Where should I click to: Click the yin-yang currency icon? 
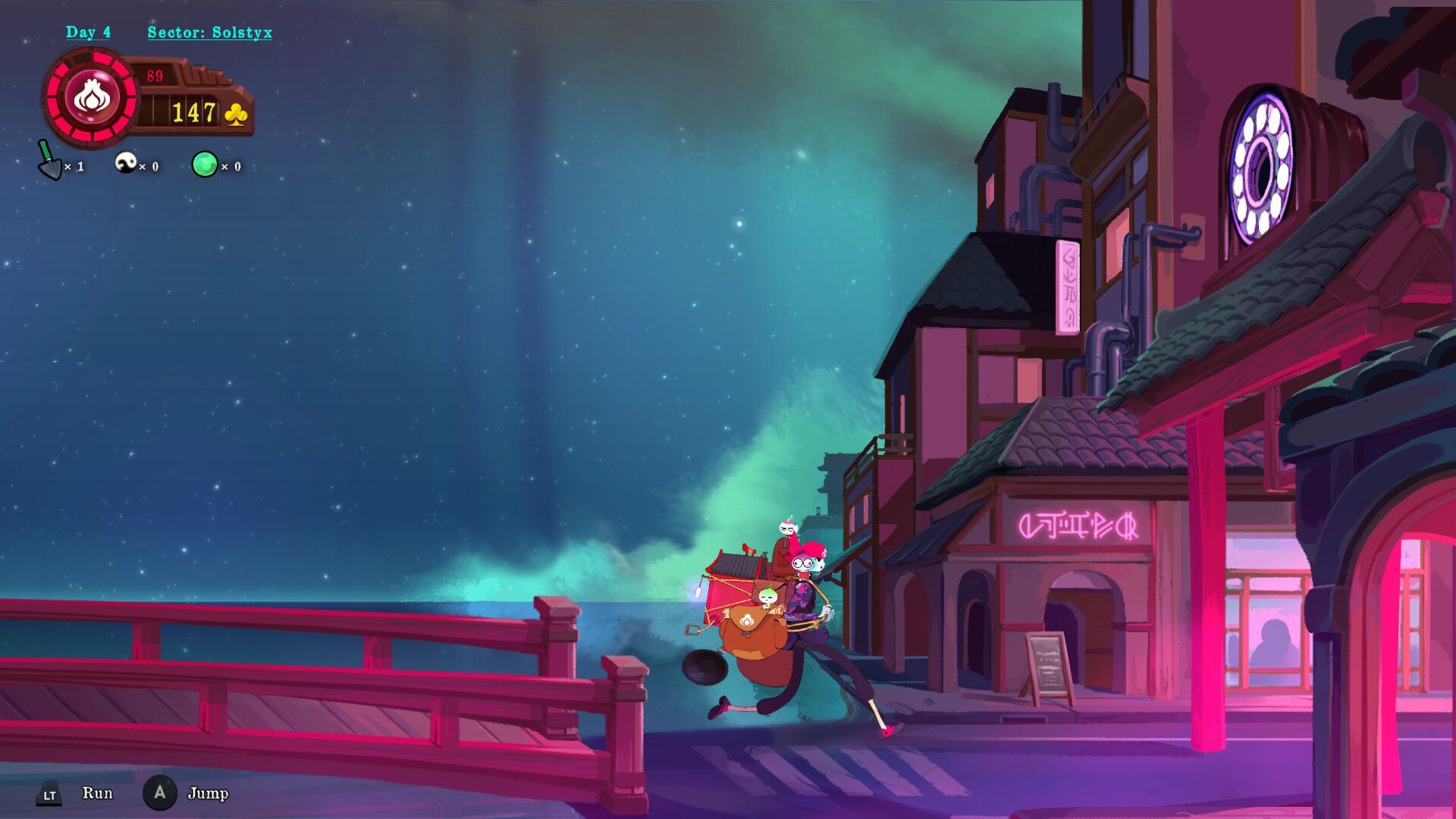[x=127, y=162]
